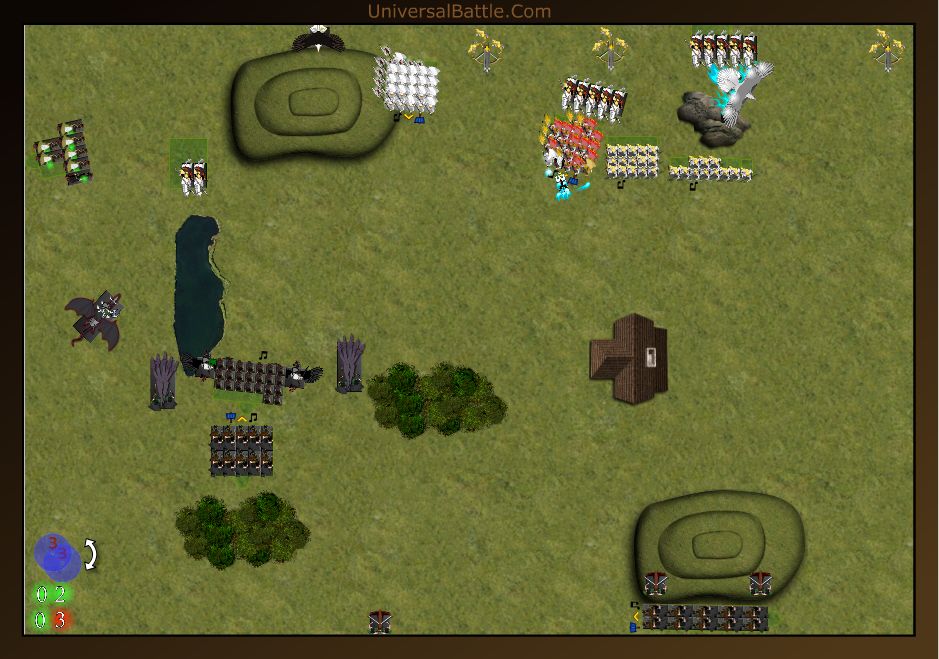Open the UniversalBattle.Com title link
Screen dimensions: 939x659
pos(459,12)
